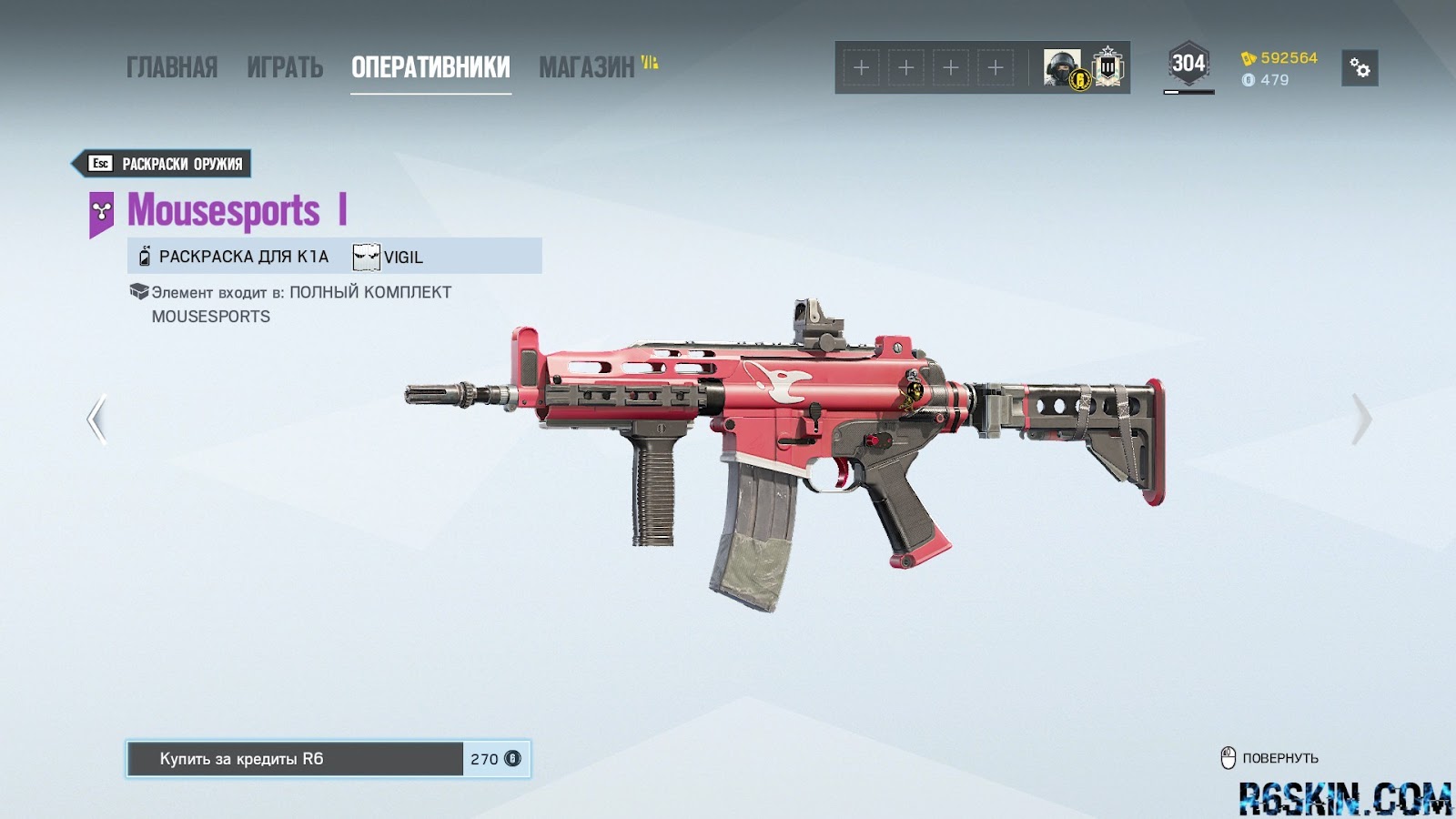1456x819 pixels.
Task: Select the level 304 rank emblem
Action: [1188, 63]
